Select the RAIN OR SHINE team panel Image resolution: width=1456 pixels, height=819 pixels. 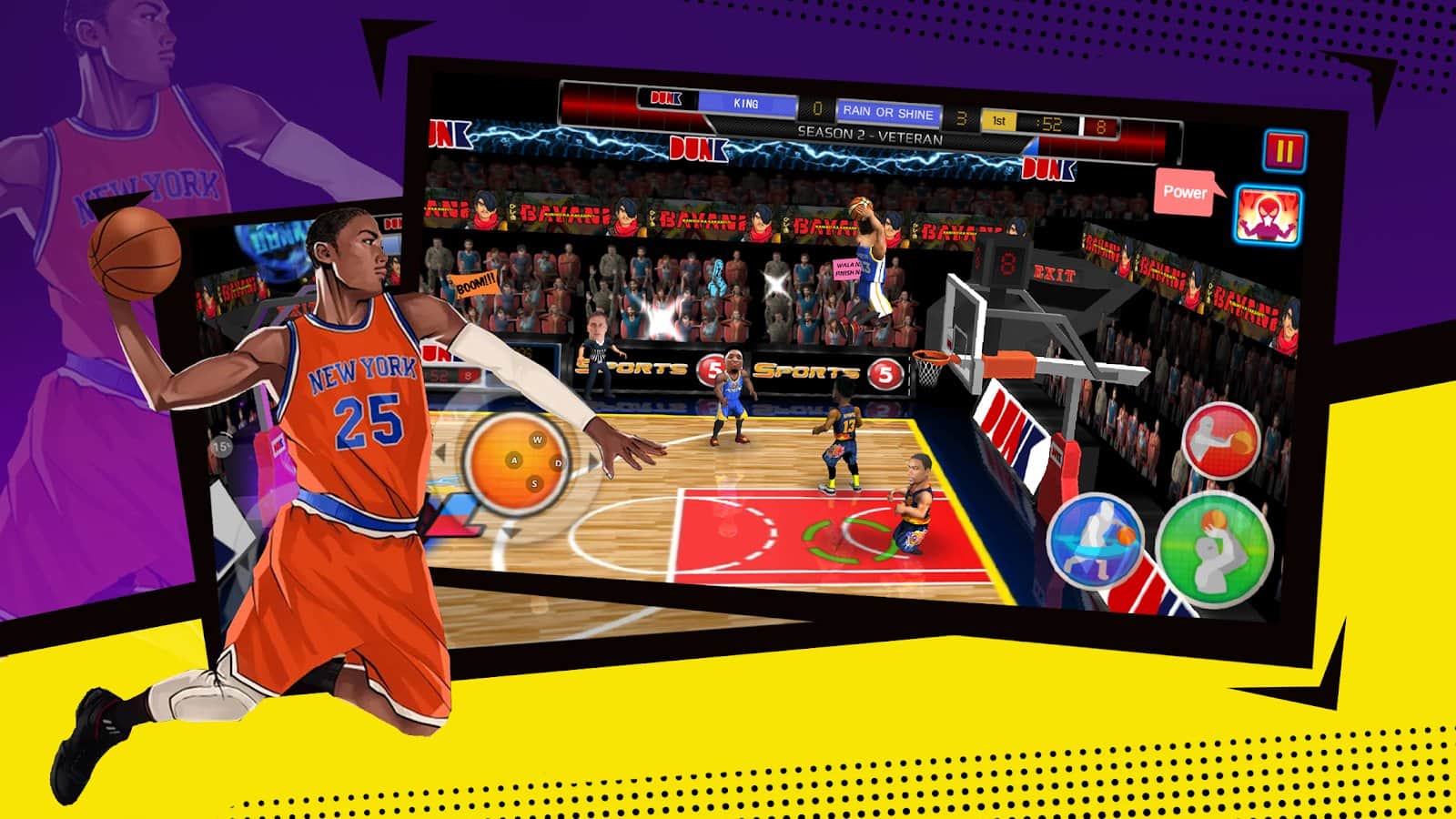coord(889,113)
